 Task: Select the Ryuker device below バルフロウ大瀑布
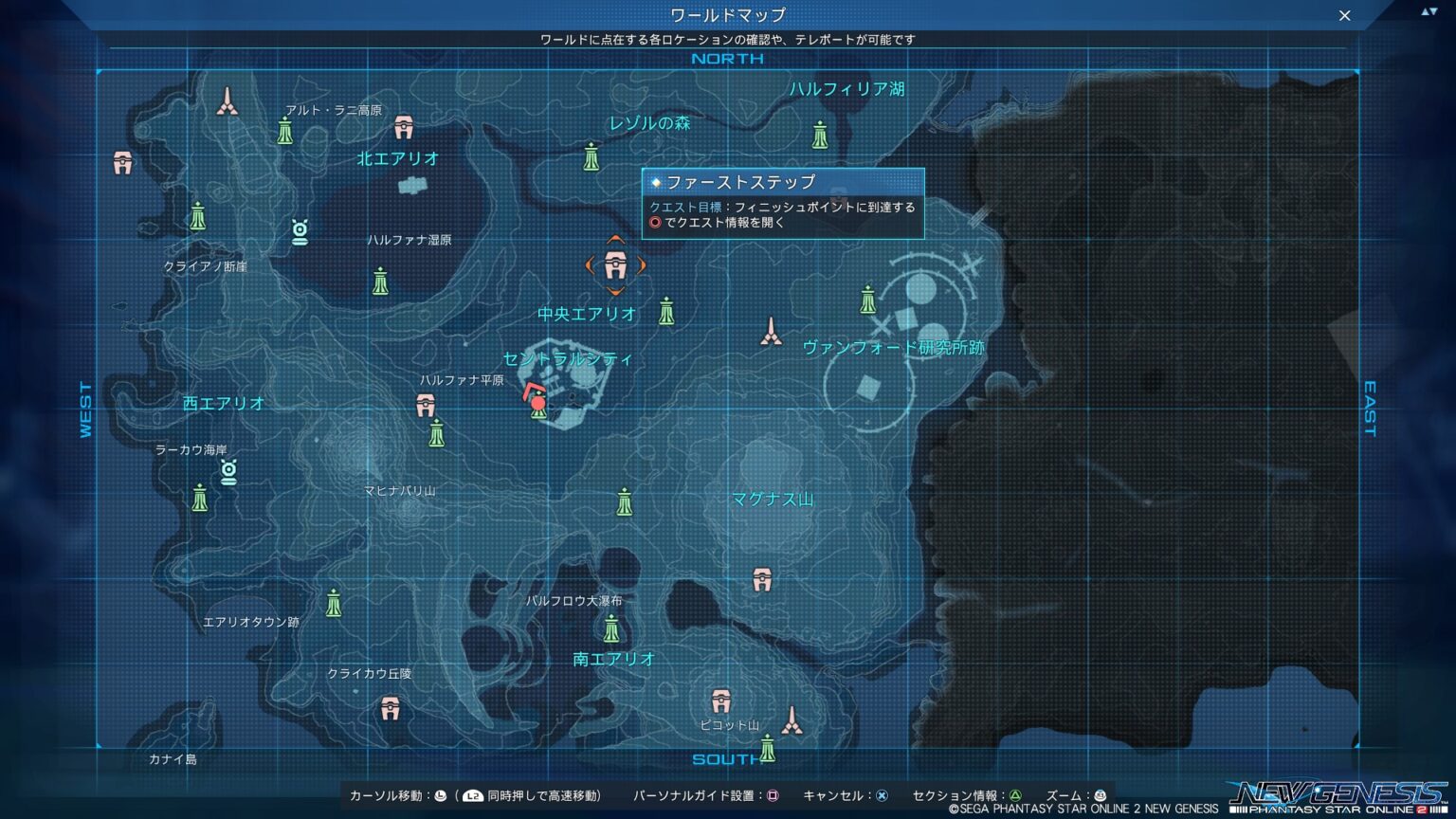611,628
